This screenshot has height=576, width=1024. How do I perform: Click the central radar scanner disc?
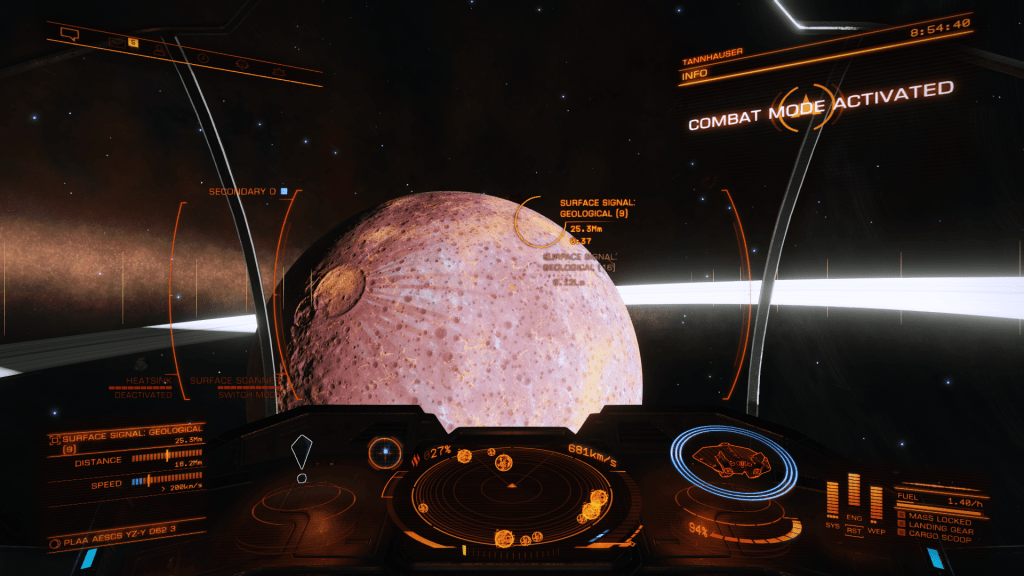[x=512, y=492]
